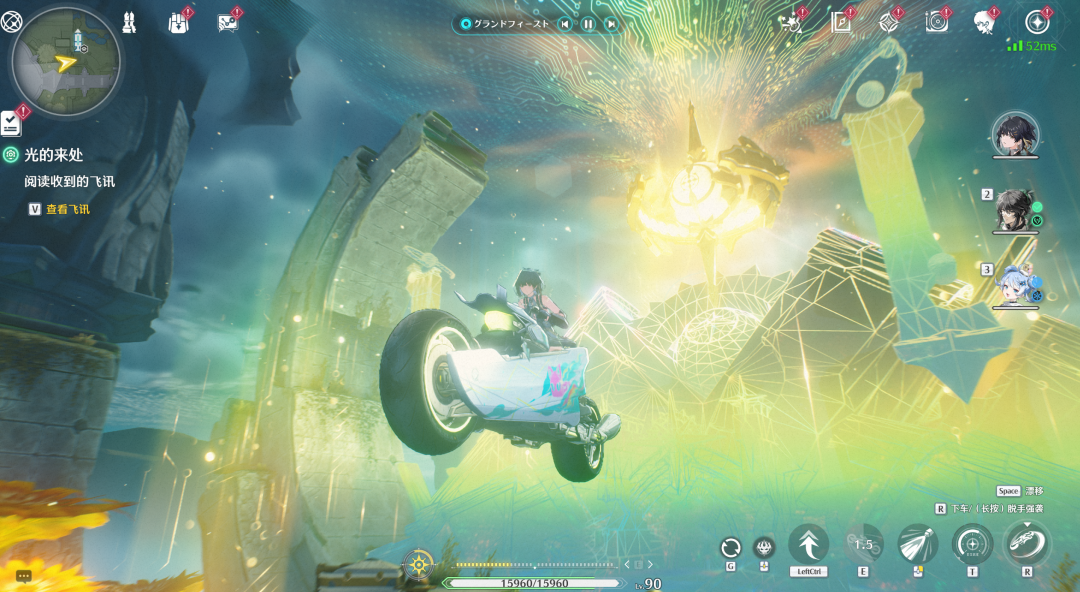Switch to the blue-haired third party member
This screenshot has width=1080, height=592.
coord(1016,283)
